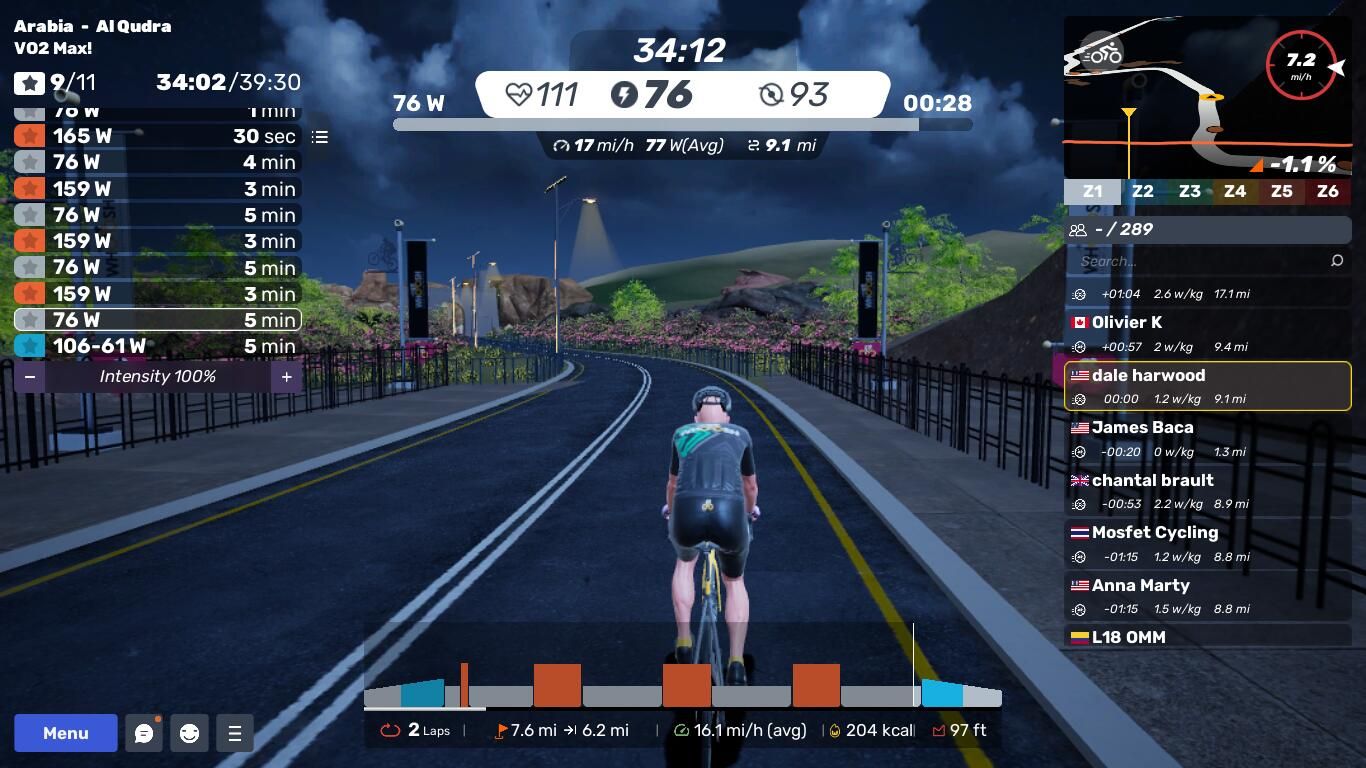Viewport: 1366px width, 768px height.
Task: Decrease workout intensity with minus button
Action: pyautogui.click(x=30, y=377)
